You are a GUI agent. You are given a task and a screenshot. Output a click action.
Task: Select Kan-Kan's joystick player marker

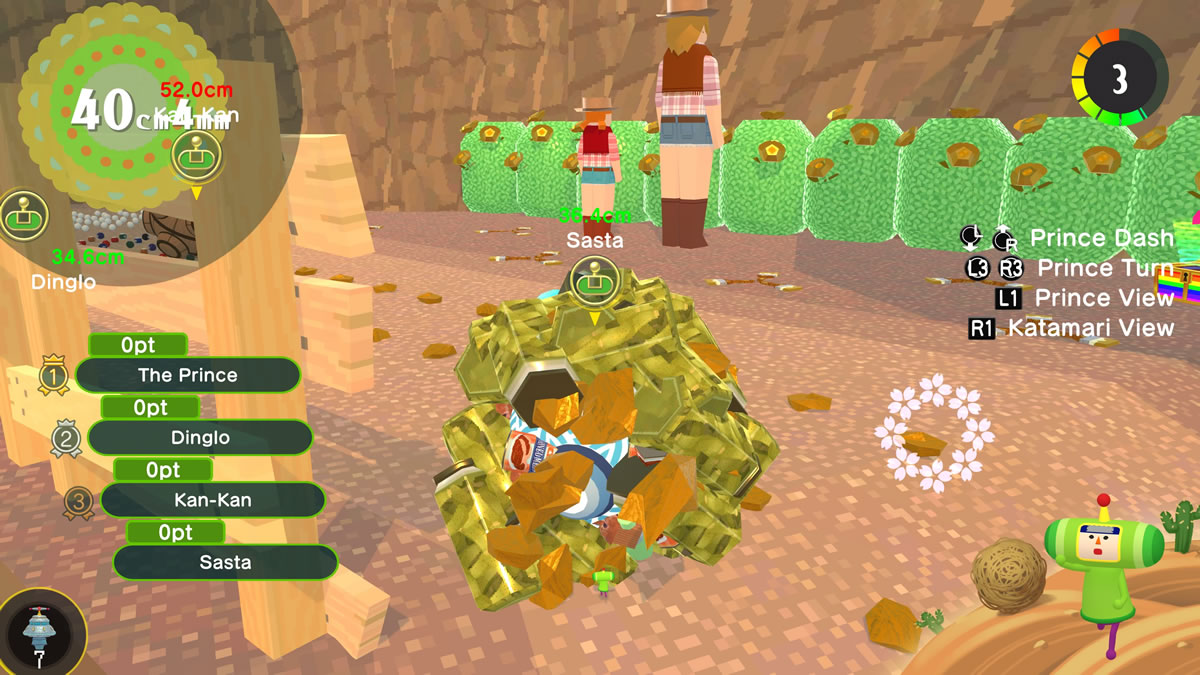coord(196,155)
